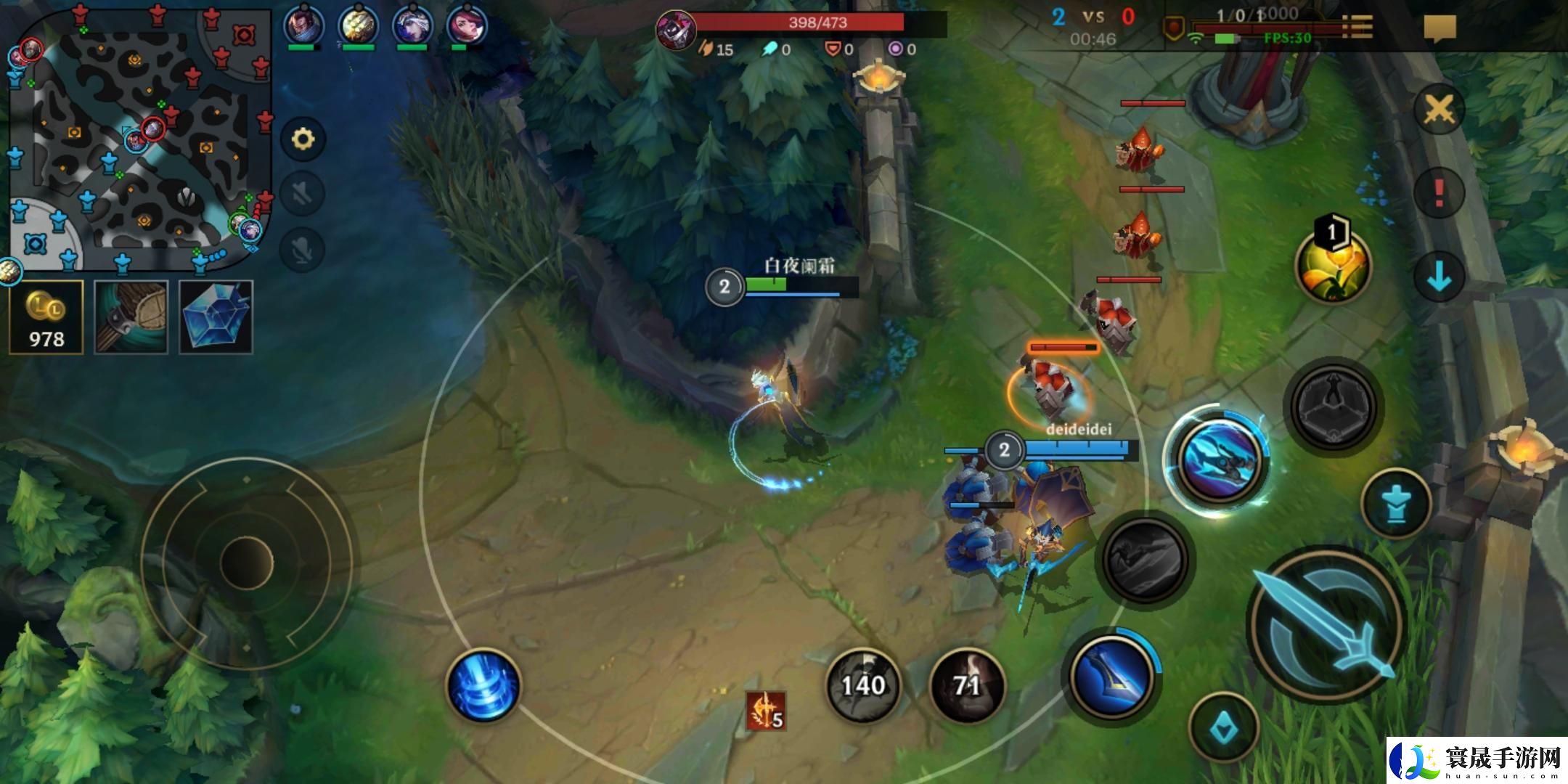1568x784 pixels.
Task: Select the summoner spell with 140 cooldown
Action: tap(863, 685)
